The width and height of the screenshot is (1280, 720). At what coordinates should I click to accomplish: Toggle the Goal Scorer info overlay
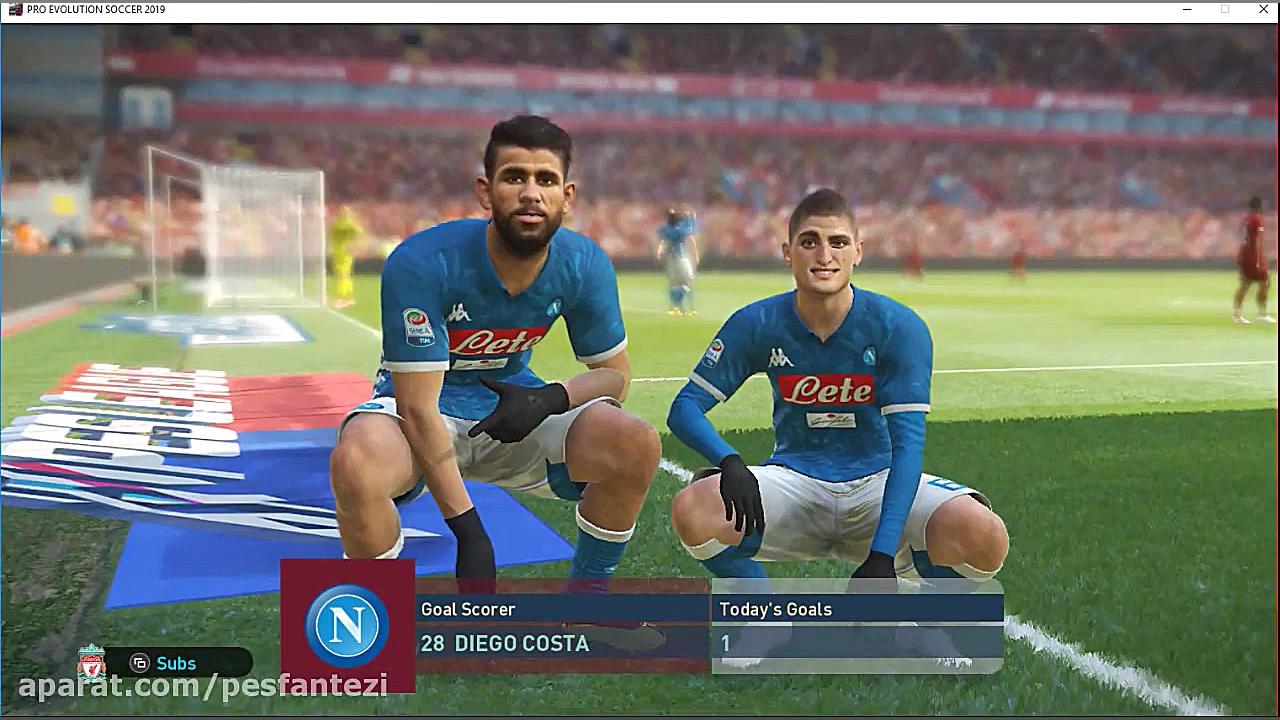pyautogui.click(x=560, y=609)
